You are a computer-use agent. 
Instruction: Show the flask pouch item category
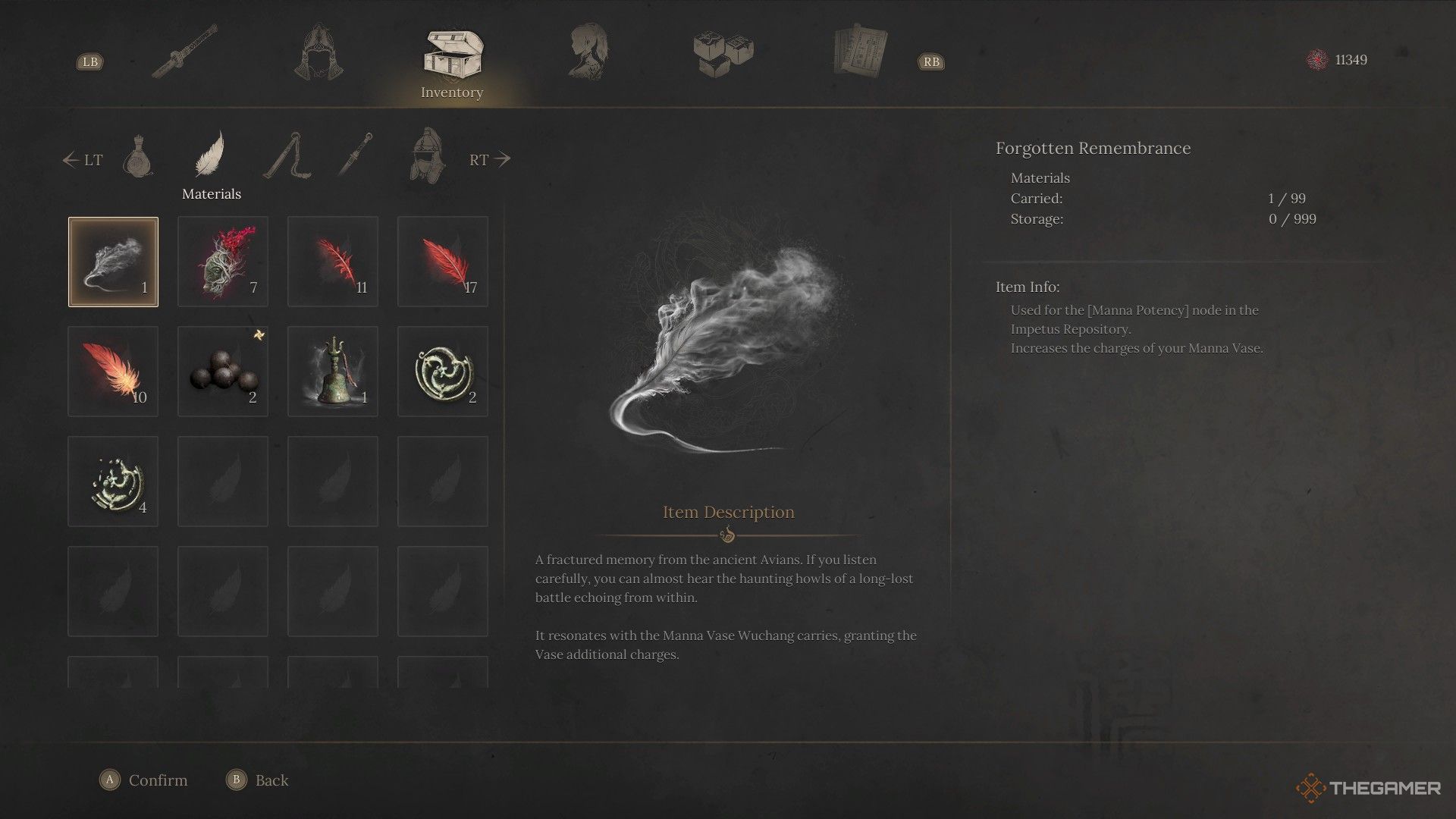point(138,155)
